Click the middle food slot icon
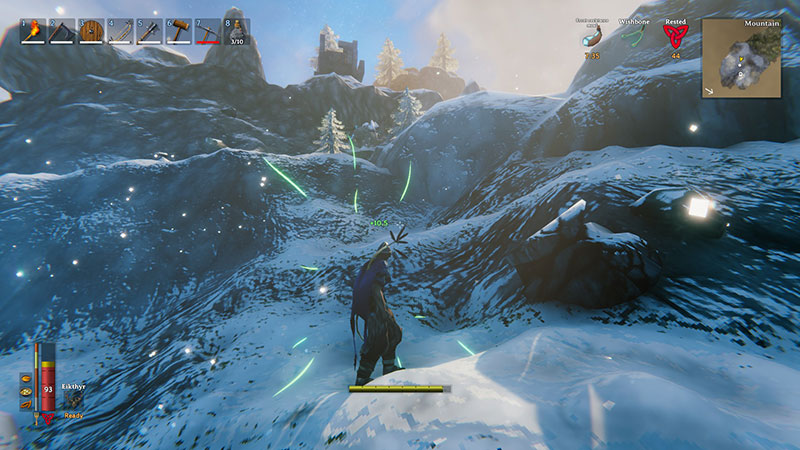Image resolution: width=800 pixels, height=450 pixels. click(26, 392)
